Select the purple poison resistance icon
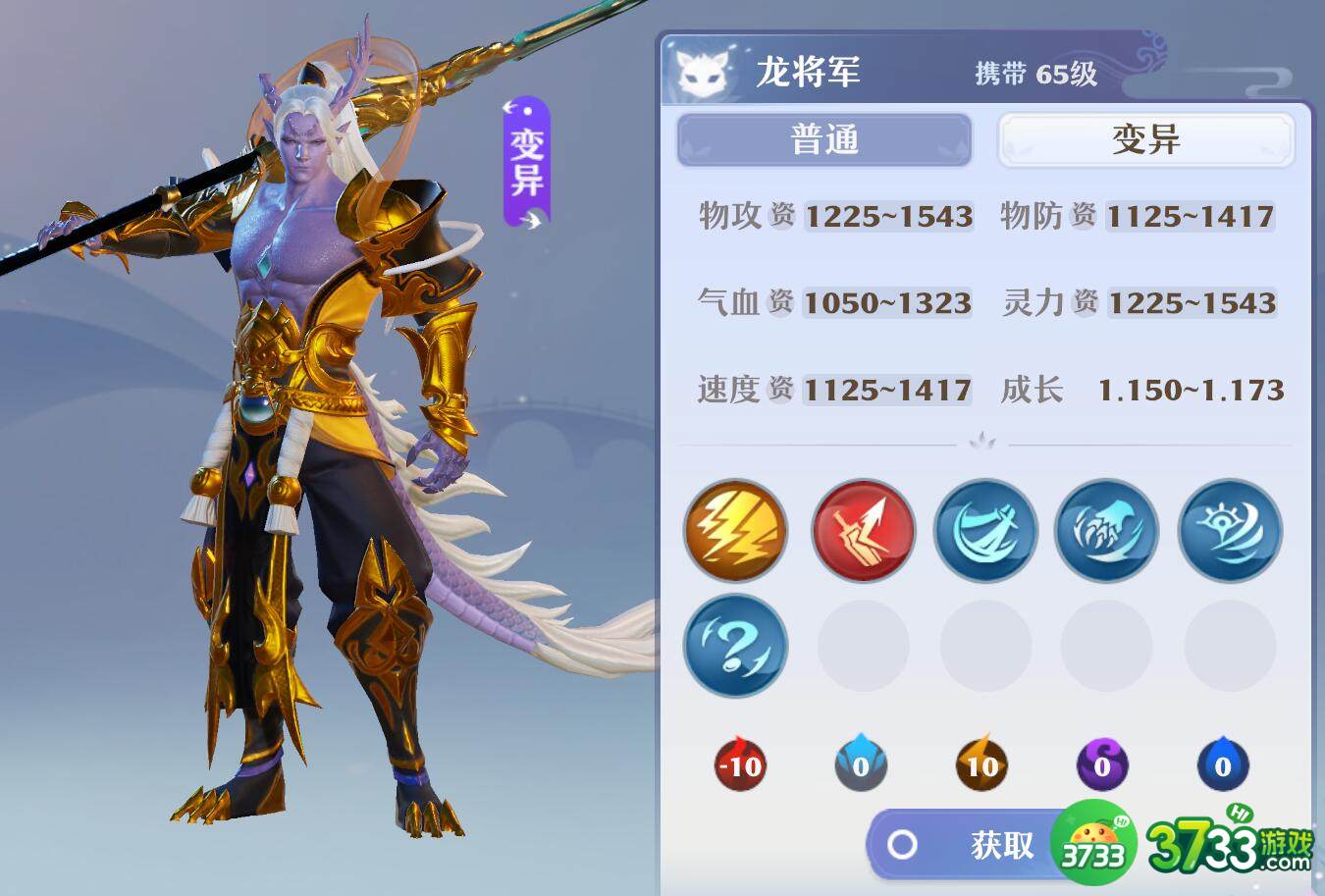The width and height of the screenshot is (1325, 896). coord(1103,765)
